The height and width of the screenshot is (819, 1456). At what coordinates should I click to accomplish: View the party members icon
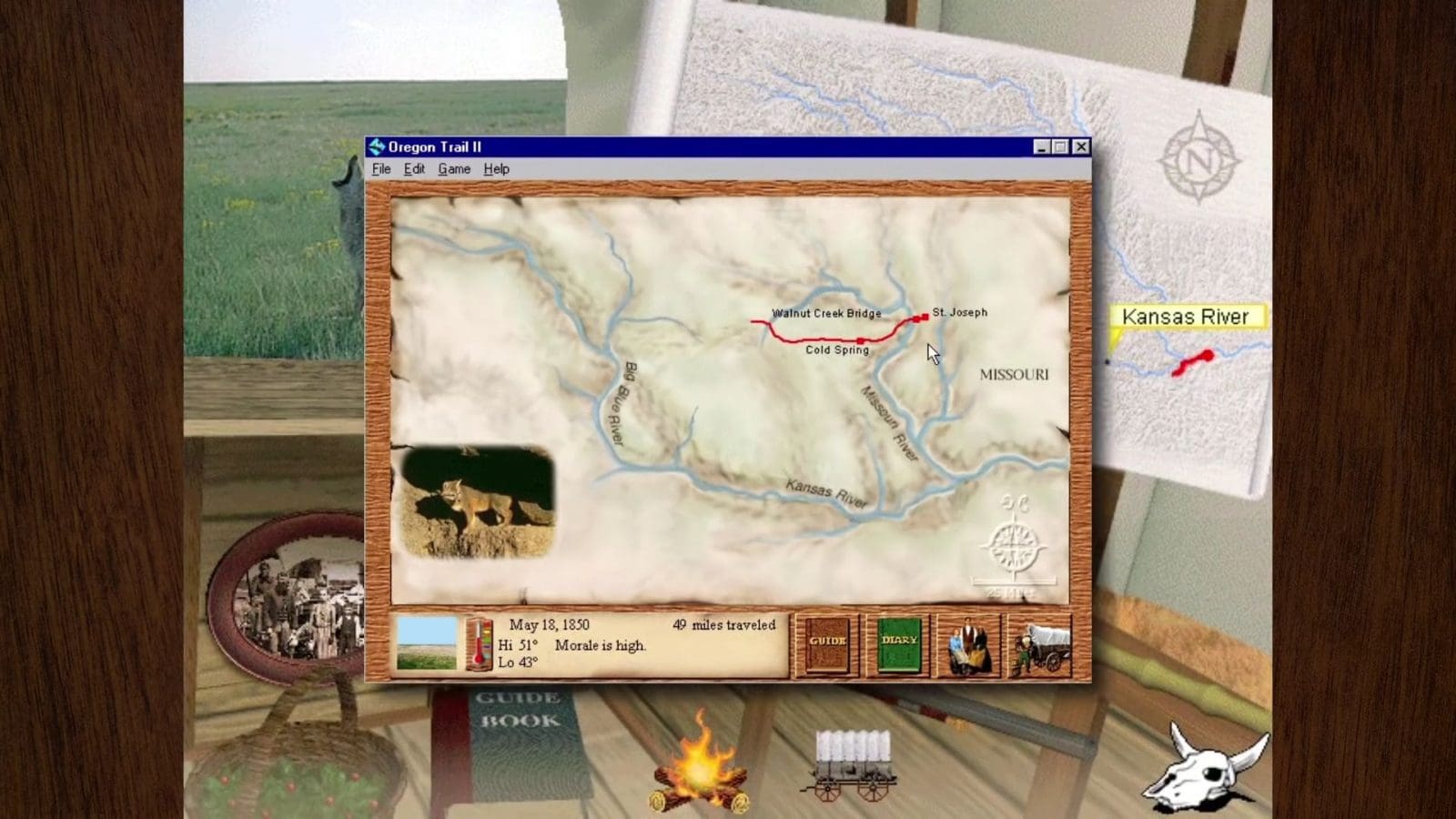coord(967,643)
